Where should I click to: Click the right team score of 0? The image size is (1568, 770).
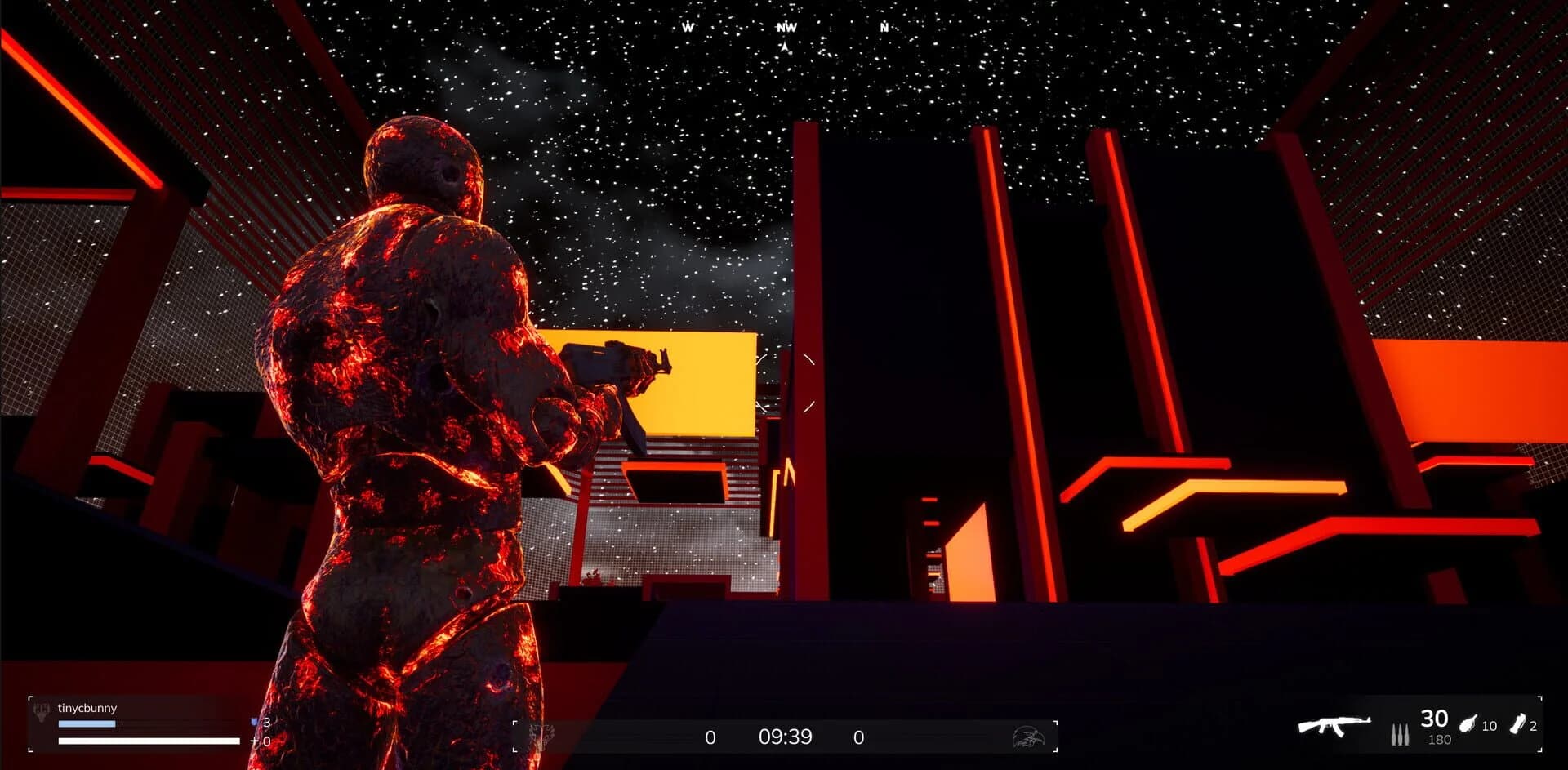tap(859, 737)
